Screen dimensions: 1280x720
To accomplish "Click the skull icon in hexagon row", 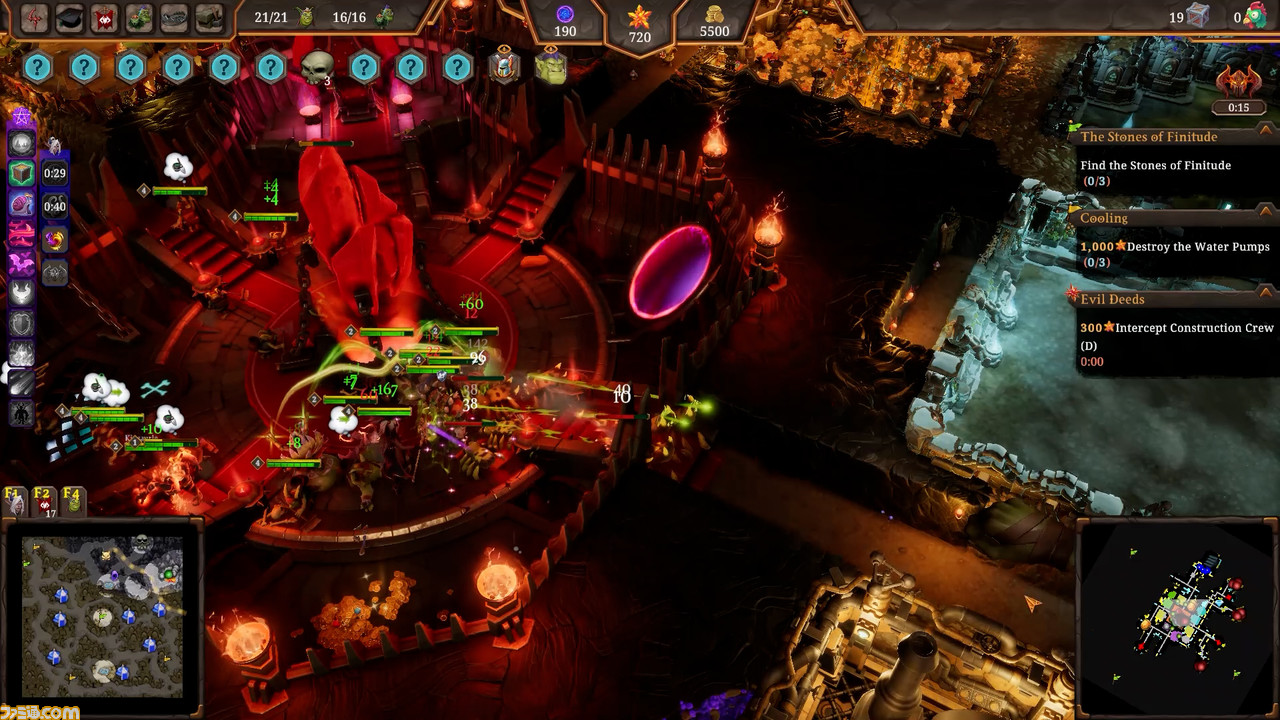I will 317,69.
